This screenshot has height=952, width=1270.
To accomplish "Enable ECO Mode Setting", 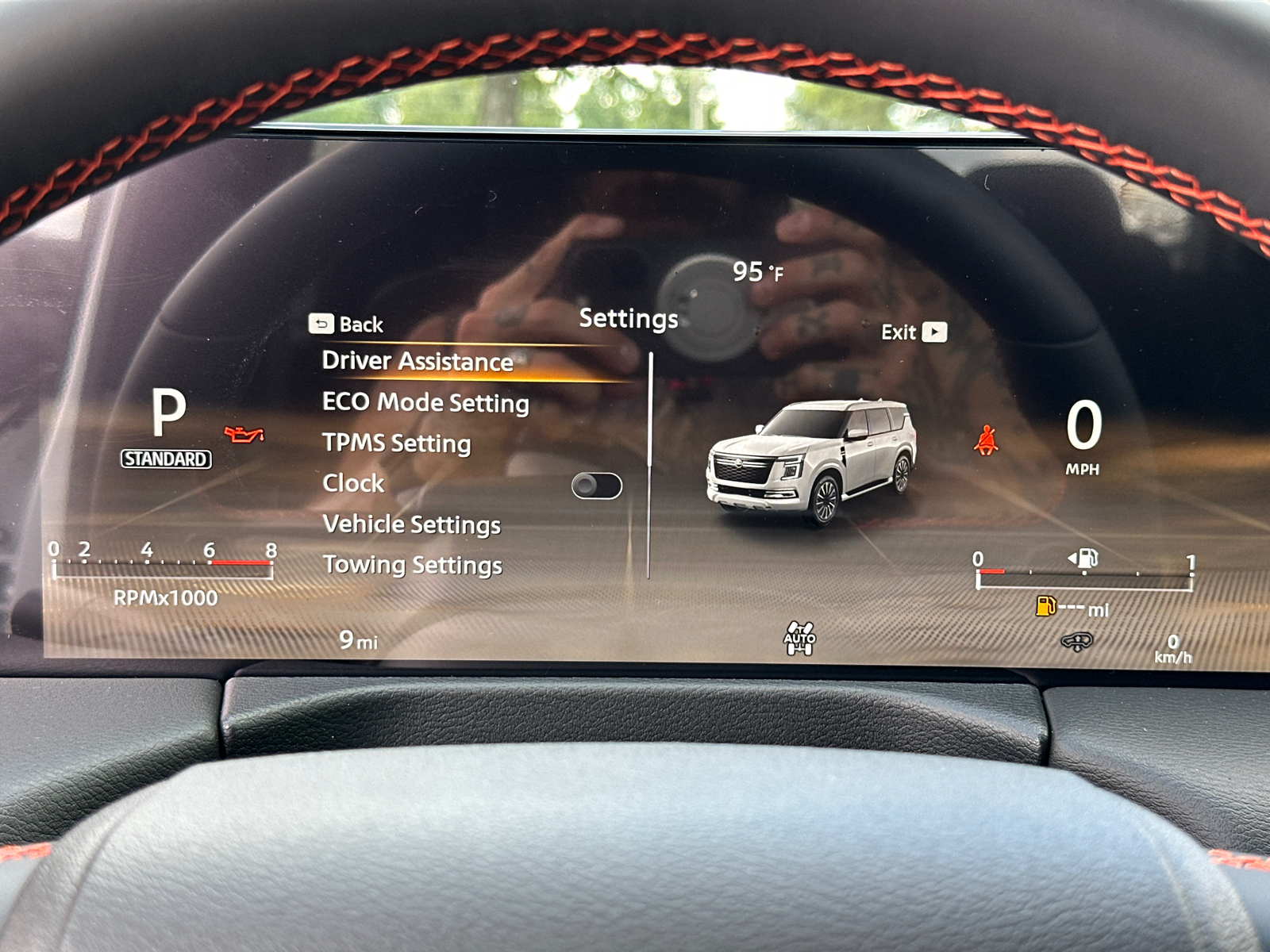I will [425, 403].
